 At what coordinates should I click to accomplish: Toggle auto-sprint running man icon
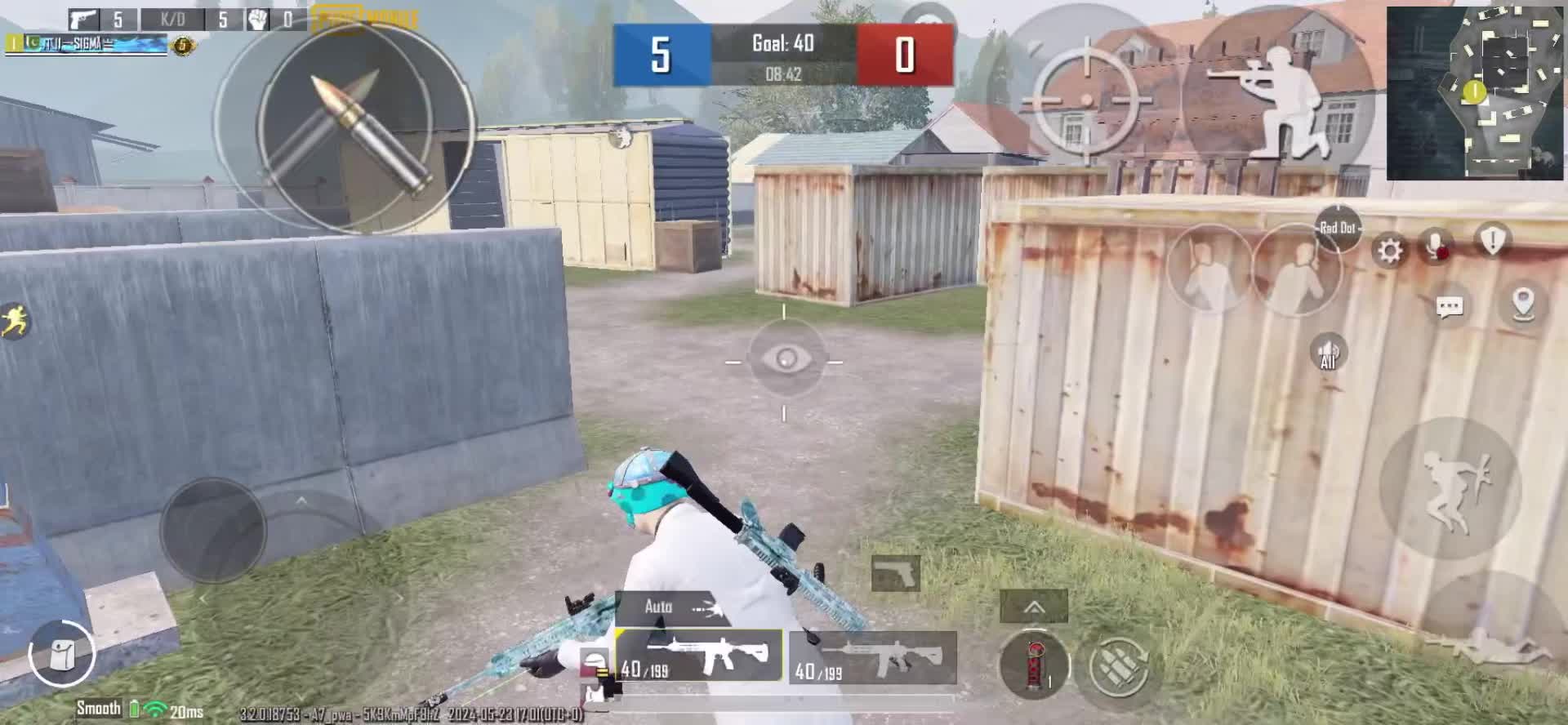click(x=15, y=321)
